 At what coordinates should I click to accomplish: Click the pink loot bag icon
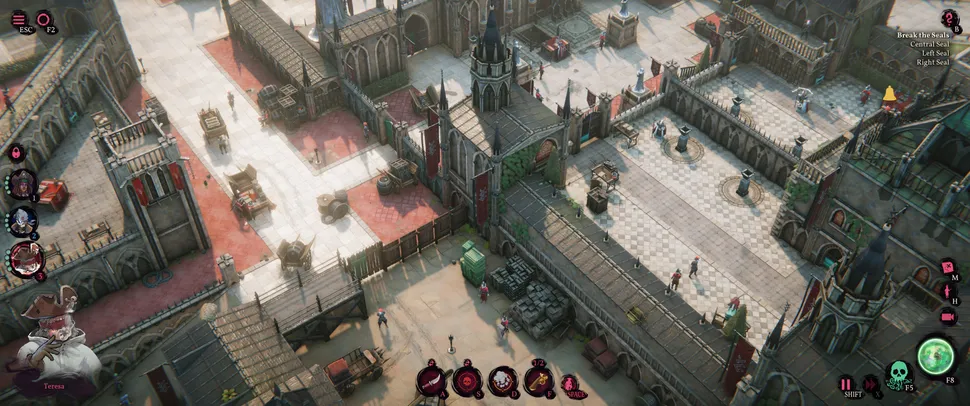point(568,383)
